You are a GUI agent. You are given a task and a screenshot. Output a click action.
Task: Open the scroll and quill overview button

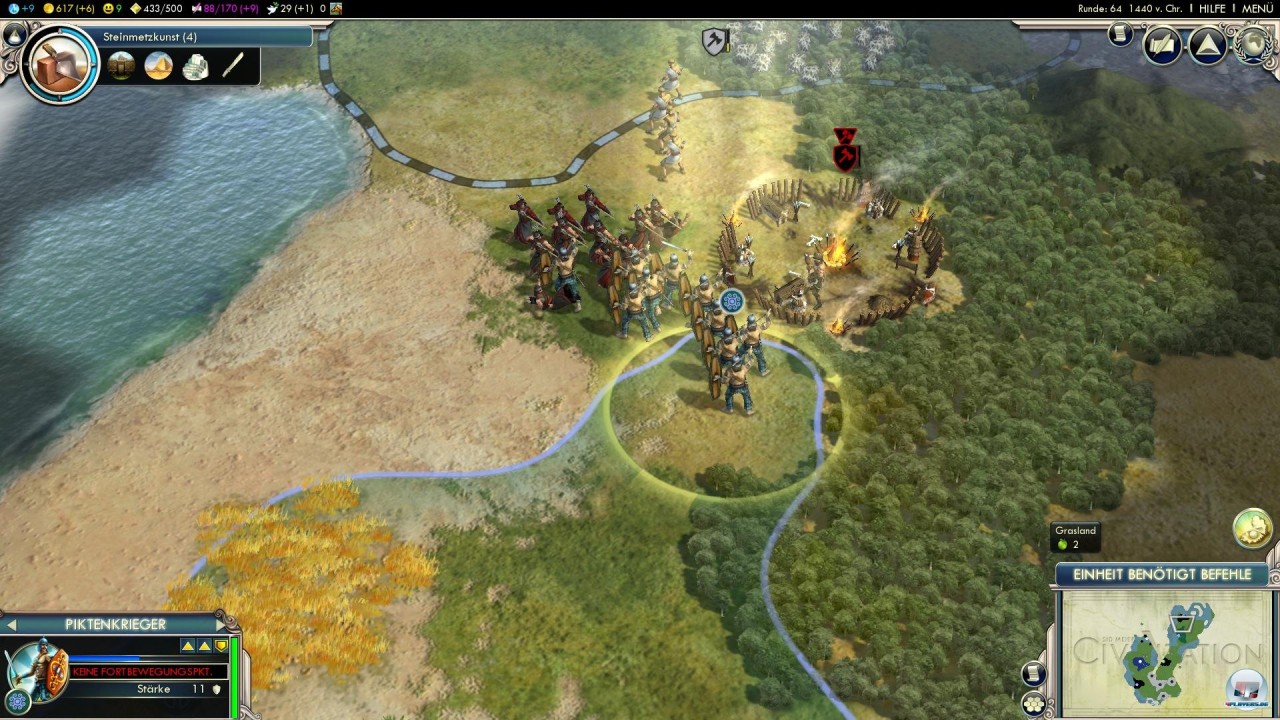(1162, 45)
